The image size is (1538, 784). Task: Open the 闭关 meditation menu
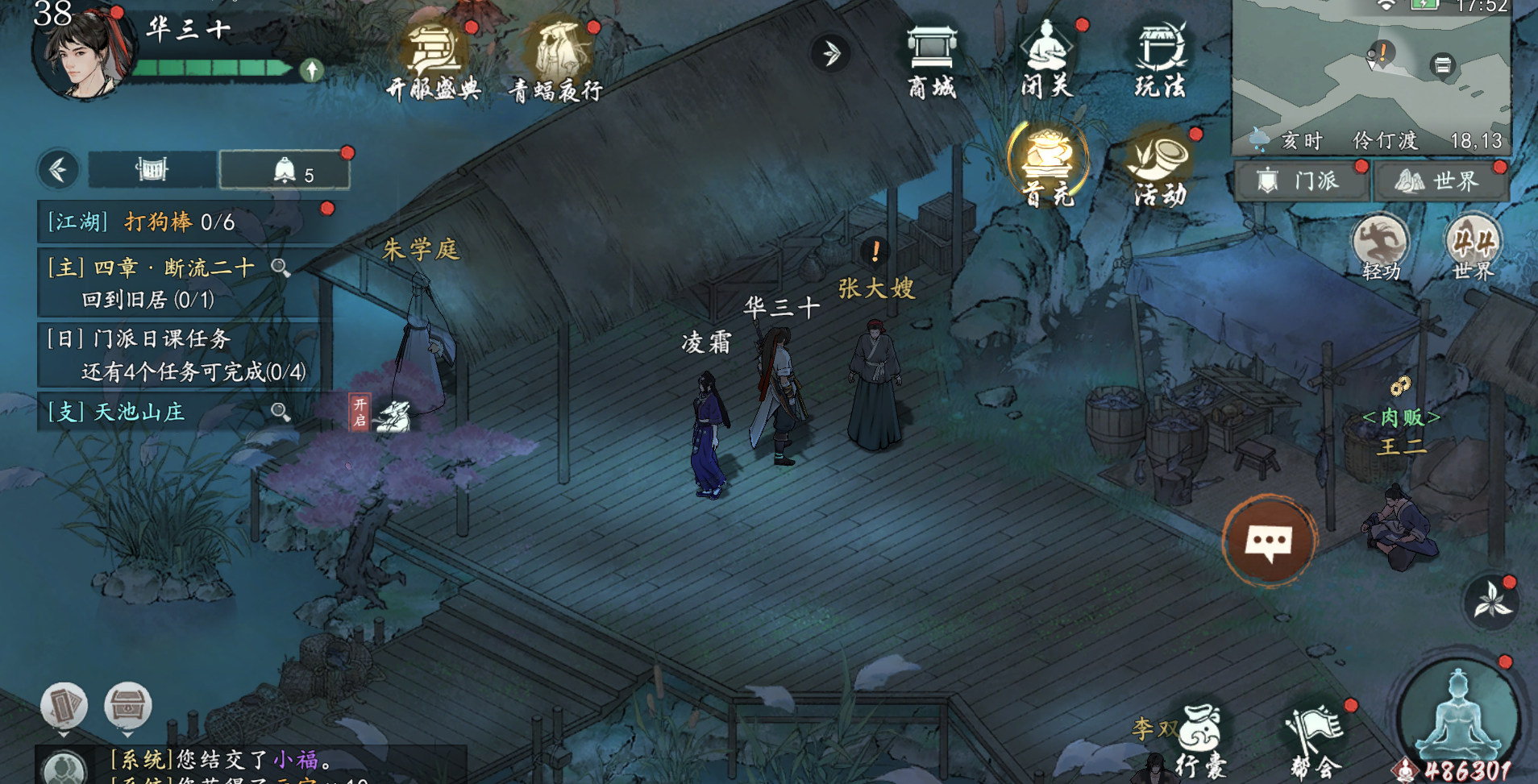pyautogui.click(x=1046, y=60)
